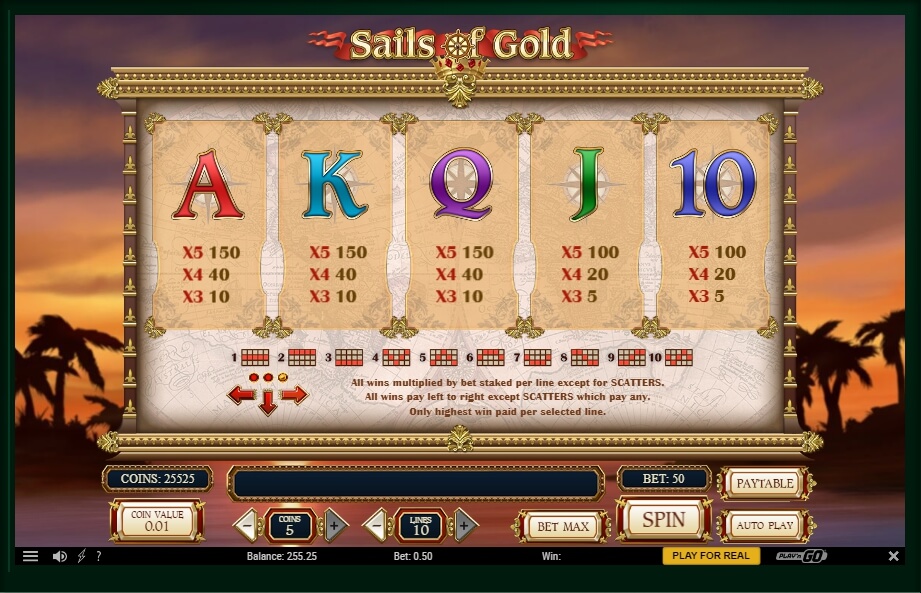Reduce the number of lines
Viewport: 921px width, 593px height.
(x=375, y=525)
